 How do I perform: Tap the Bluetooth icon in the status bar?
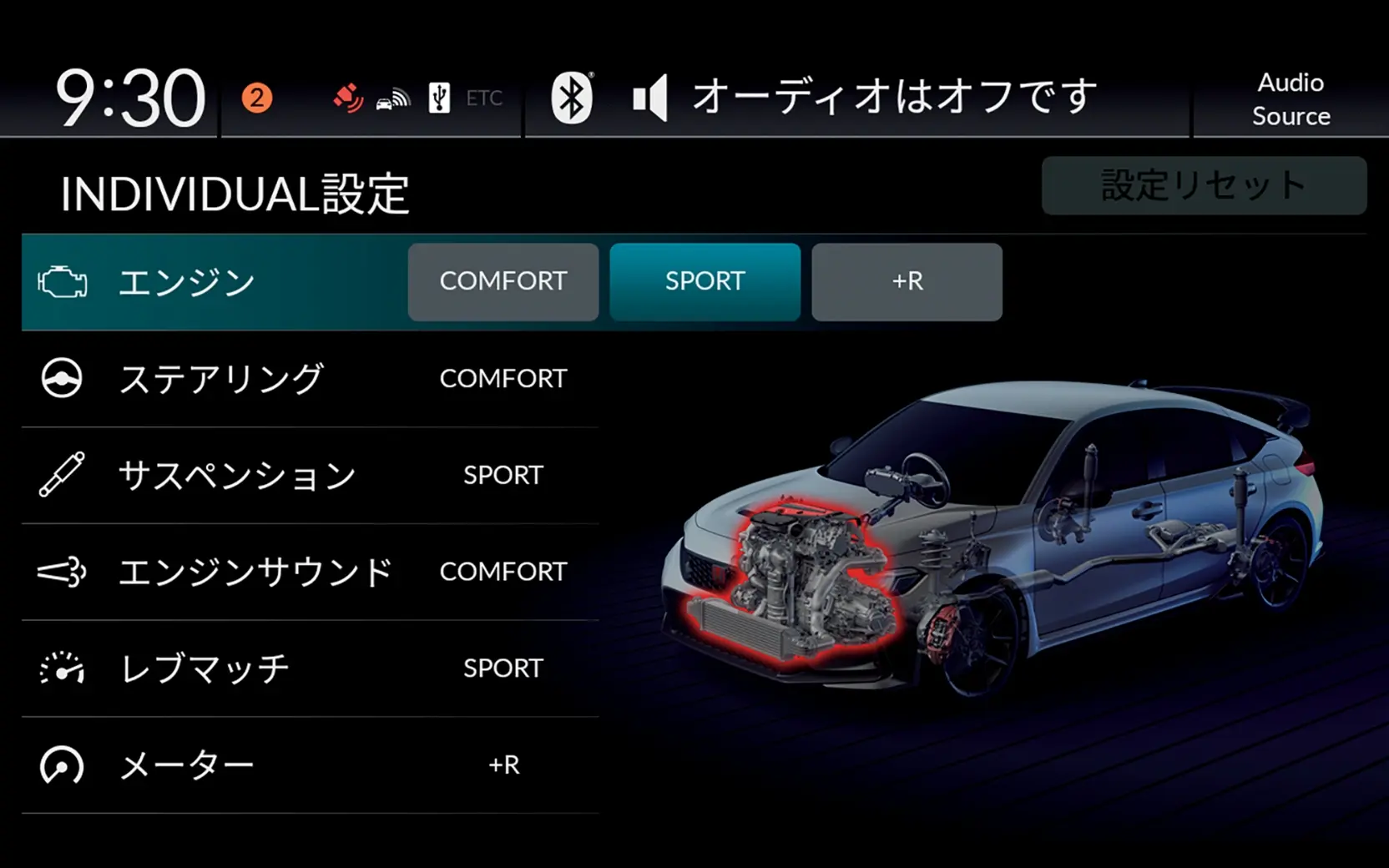[573, 95]
